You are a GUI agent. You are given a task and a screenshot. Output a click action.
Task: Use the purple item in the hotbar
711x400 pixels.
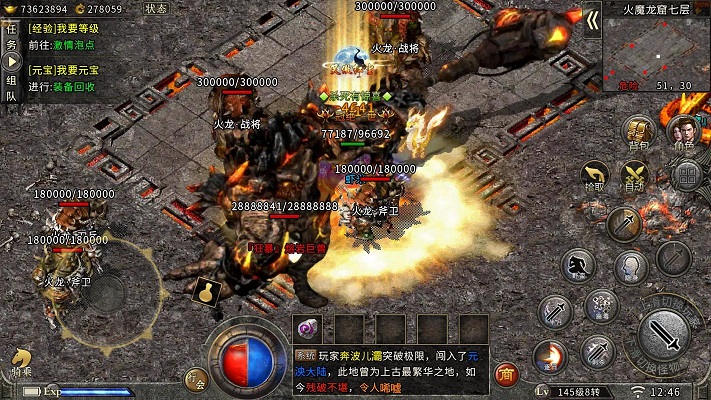(x=307, y=329)
